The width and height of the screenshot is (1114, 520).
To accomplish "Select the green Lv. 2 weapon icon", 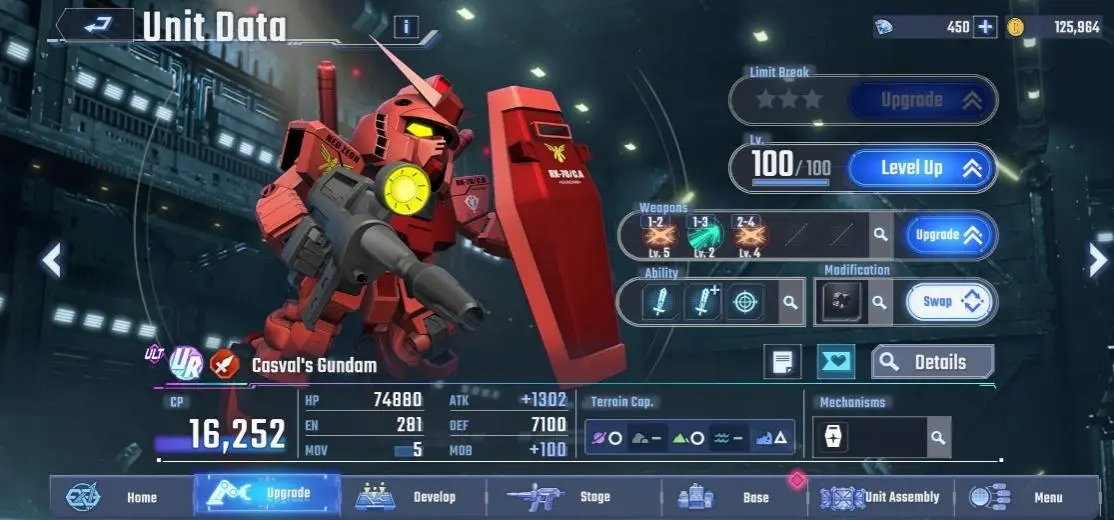I will coord(702,237).
